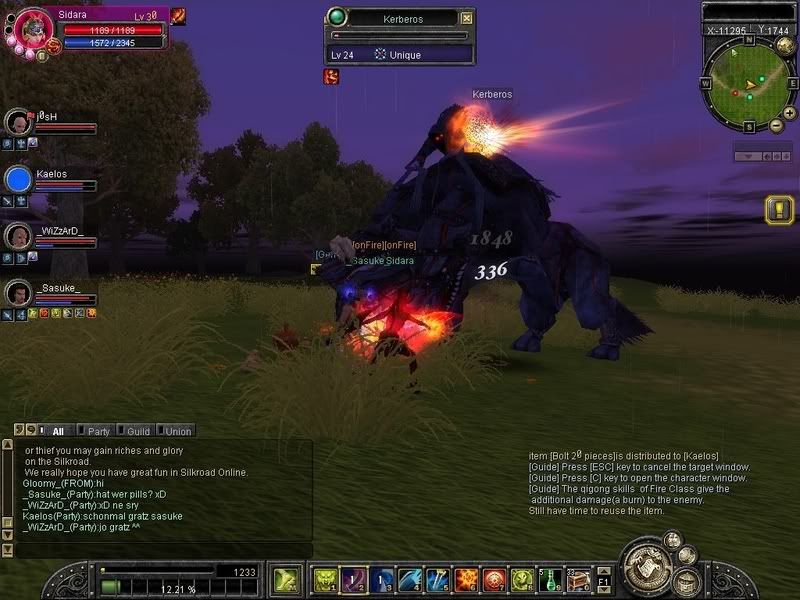
Task: Close the Kerberos target window
Action: pyautogui.click(x=466, y=18)
